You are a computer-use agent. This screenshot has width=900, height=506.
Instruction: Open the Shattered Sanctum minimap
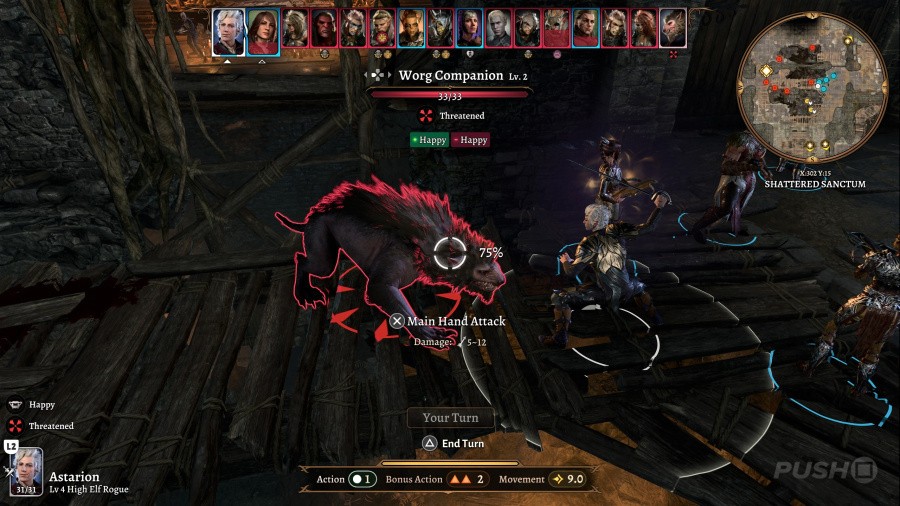pos(811,88)
